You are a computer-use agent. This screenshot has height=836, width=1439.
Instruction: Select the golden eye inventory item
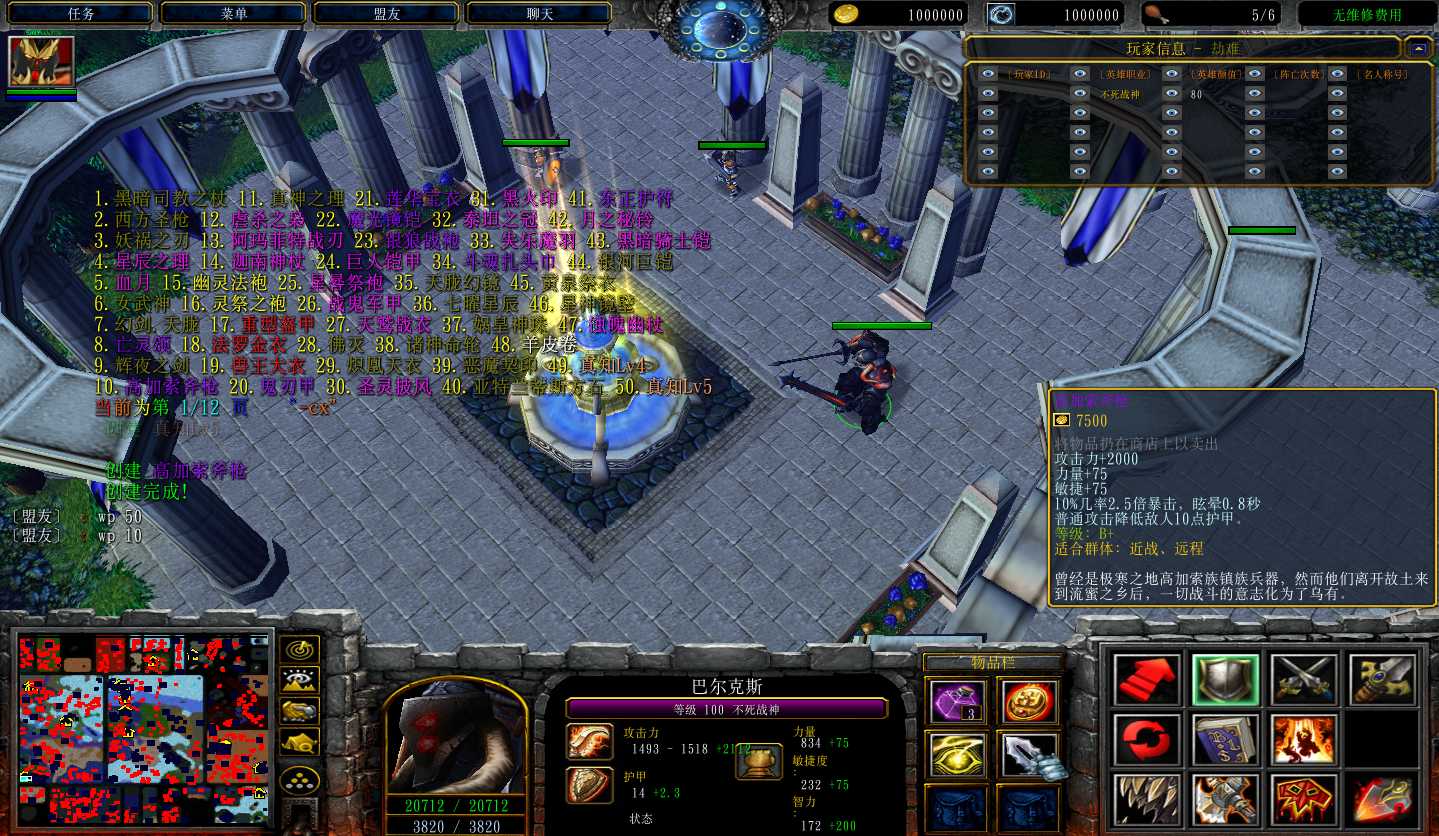click(x=955, y=755)
